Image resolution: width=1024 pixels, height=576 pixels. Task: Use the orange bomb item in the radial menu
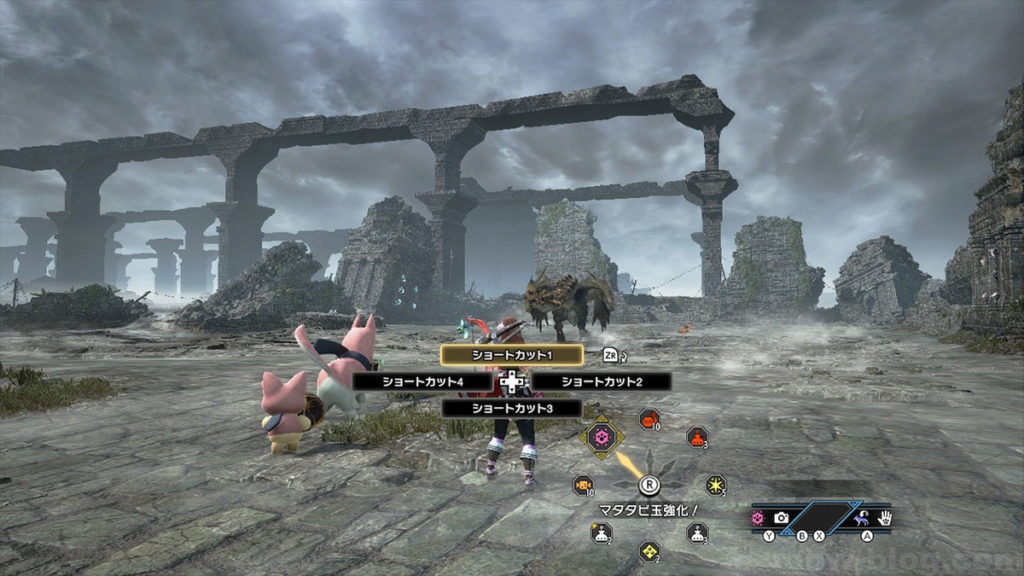[648, 420]
